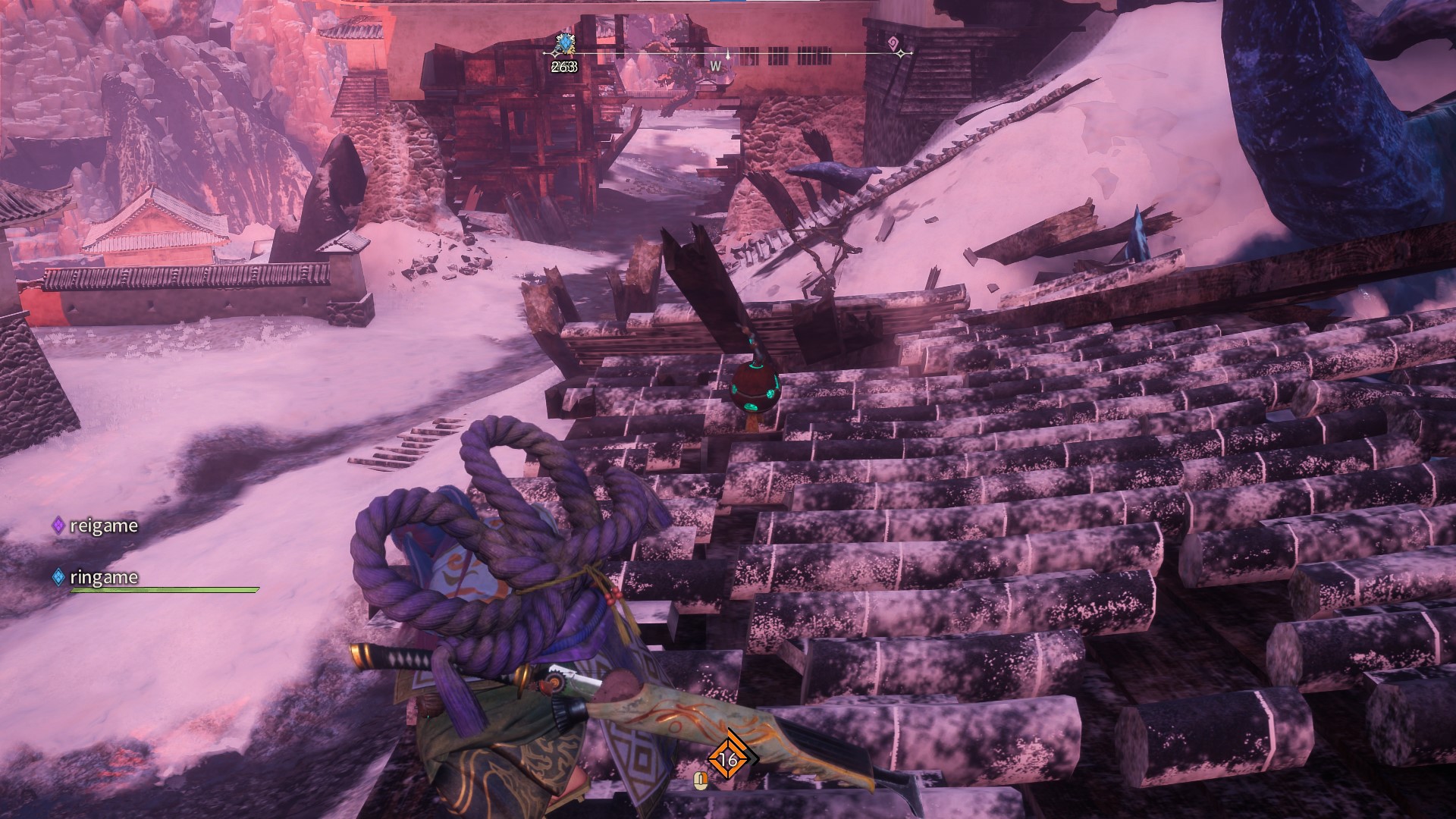
Task: Click the W heading on the compass
Action: click(715, 67)
